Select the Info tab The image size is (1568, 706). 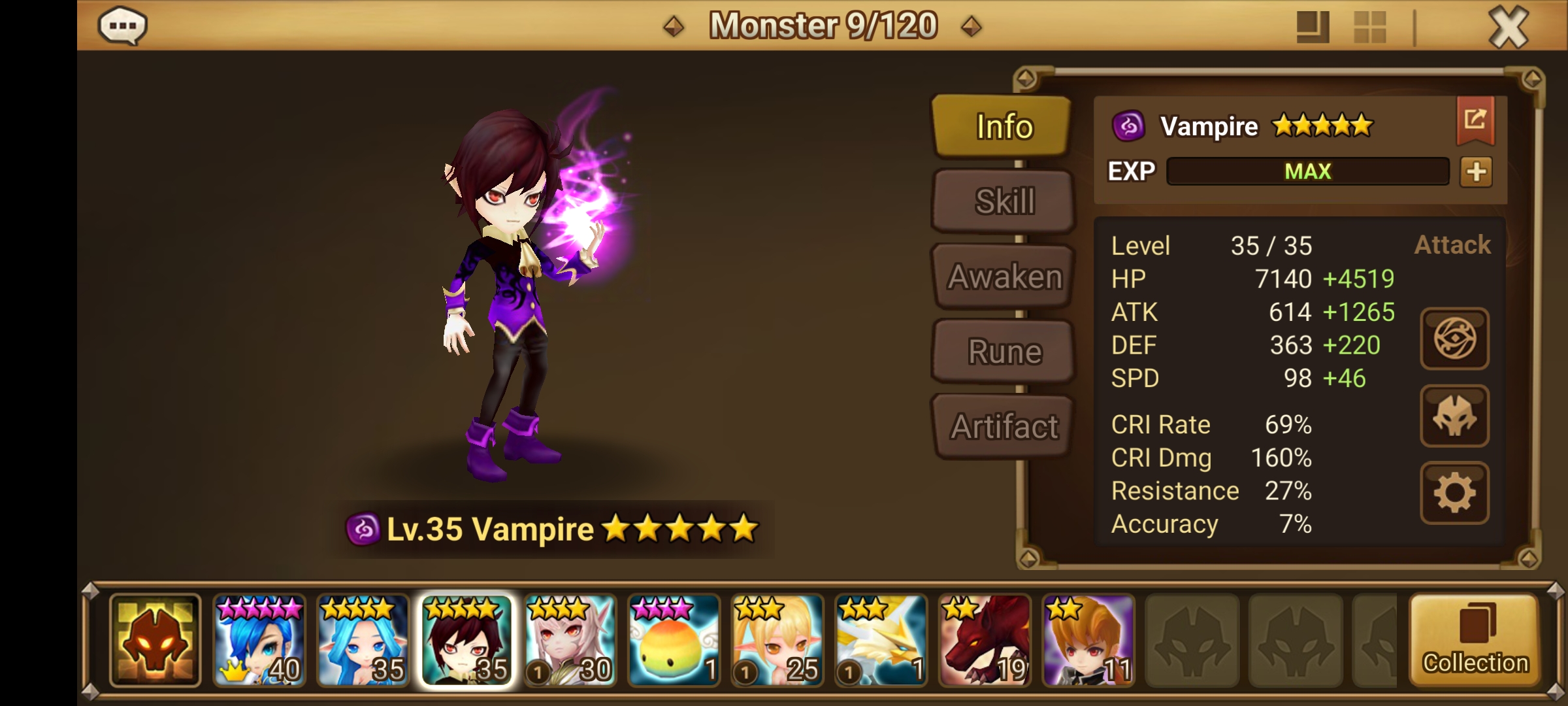point(1002,126)
